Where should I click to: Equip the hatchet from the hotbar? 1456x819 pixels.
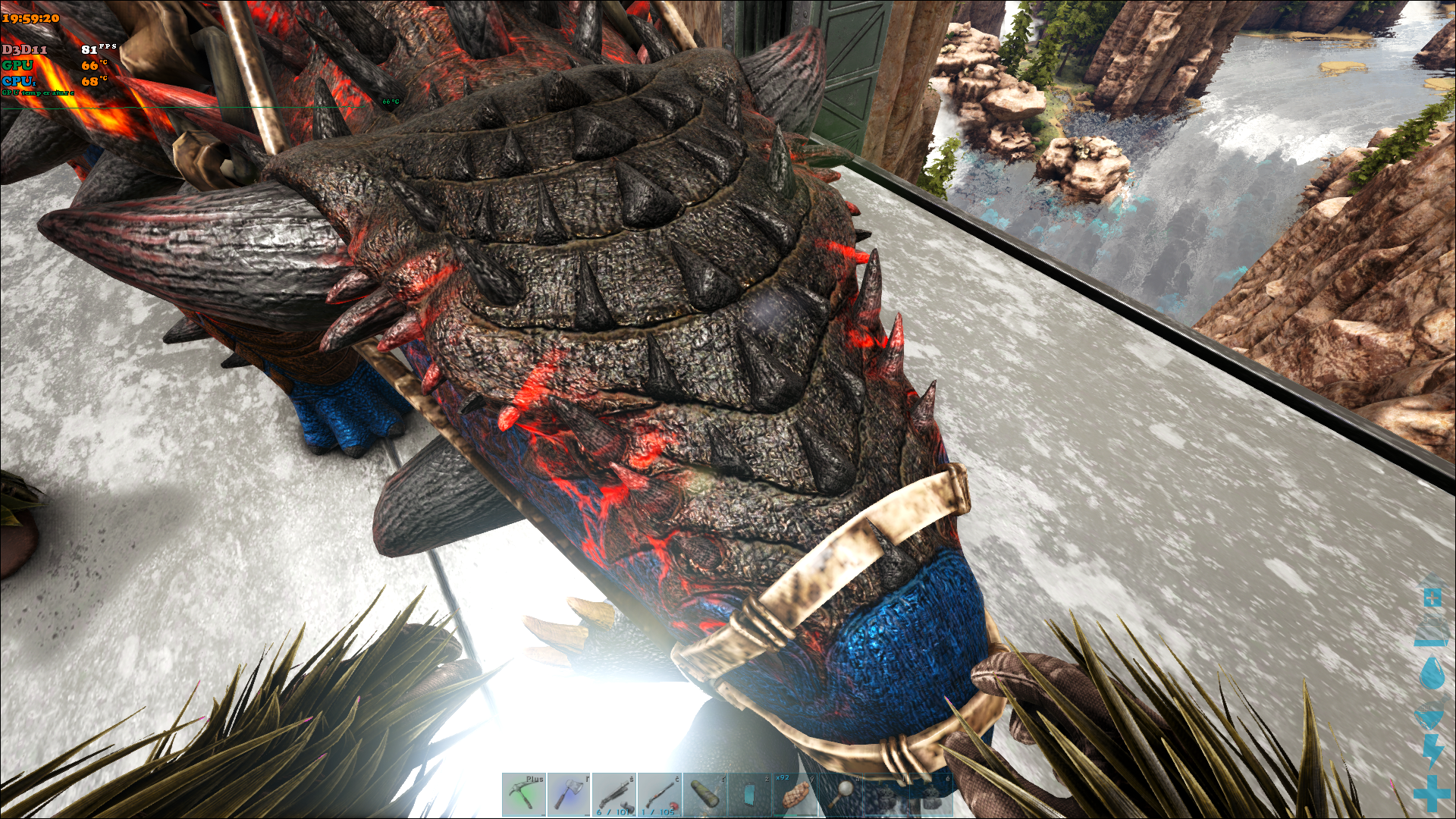click(569, 795)
